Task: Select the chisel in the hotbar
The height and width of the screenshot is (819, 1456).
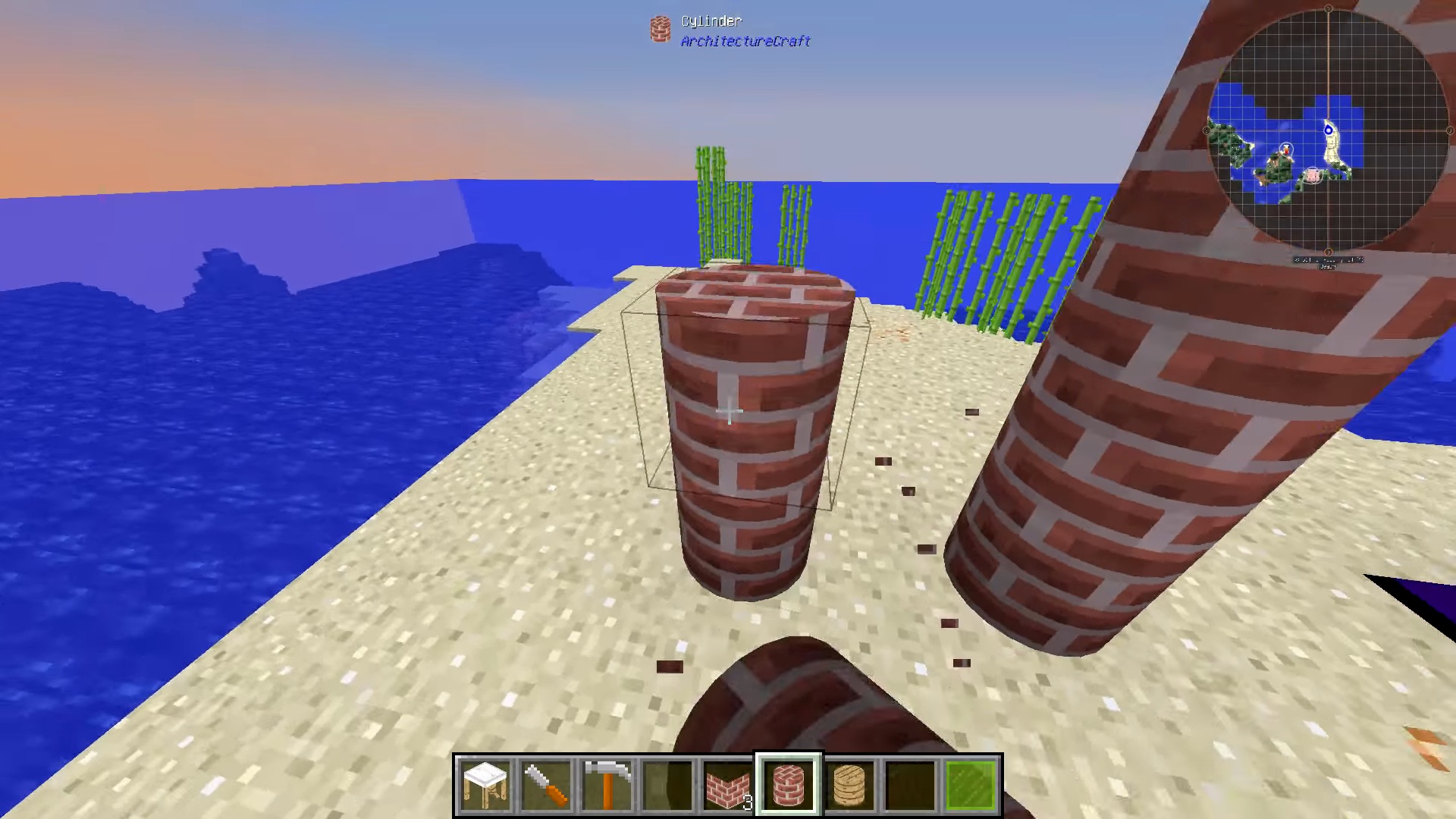Action: [546, 785]
